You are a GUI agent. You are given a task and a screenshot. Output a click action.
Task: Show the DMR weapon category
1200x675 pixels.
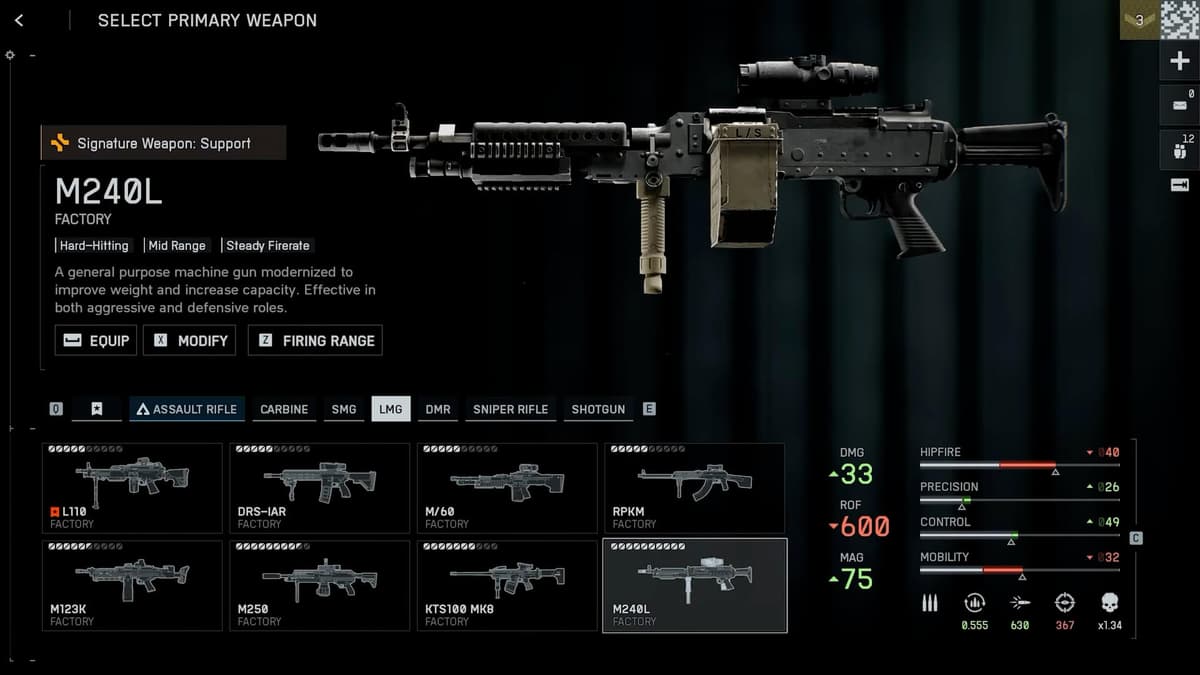[437, 409]
